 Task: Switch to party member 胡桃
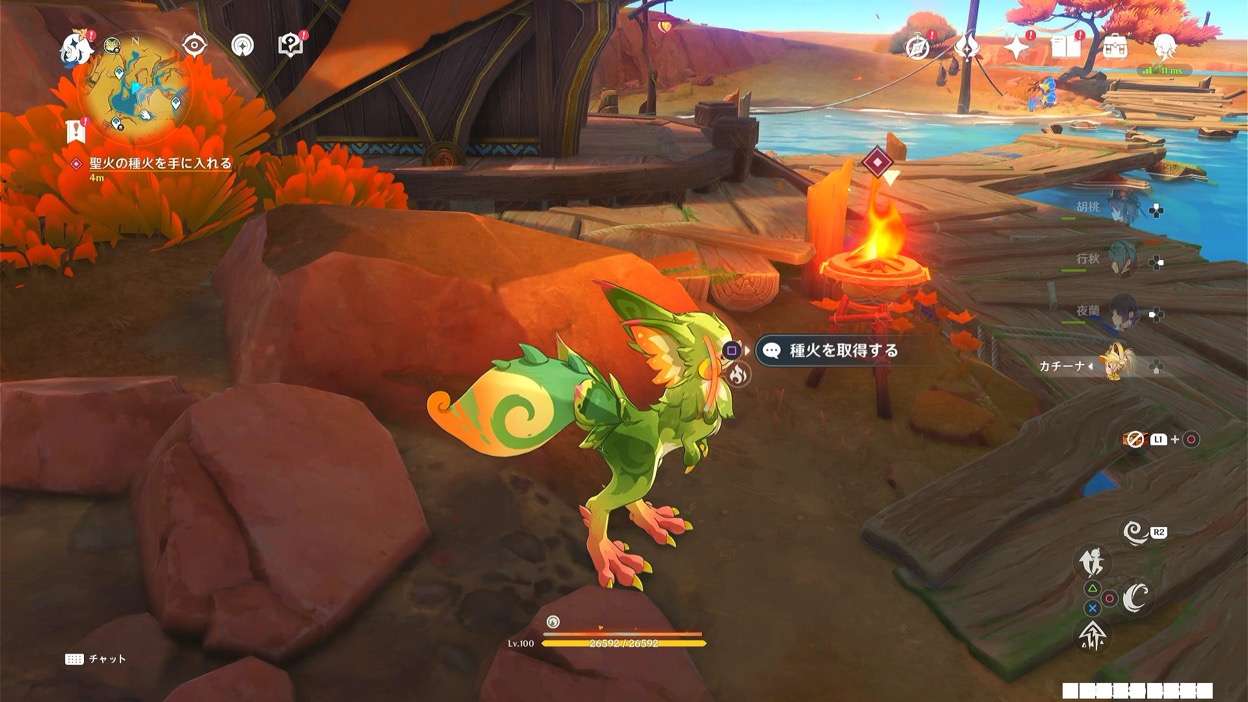pyautogui.click(x=1122, y=208)
